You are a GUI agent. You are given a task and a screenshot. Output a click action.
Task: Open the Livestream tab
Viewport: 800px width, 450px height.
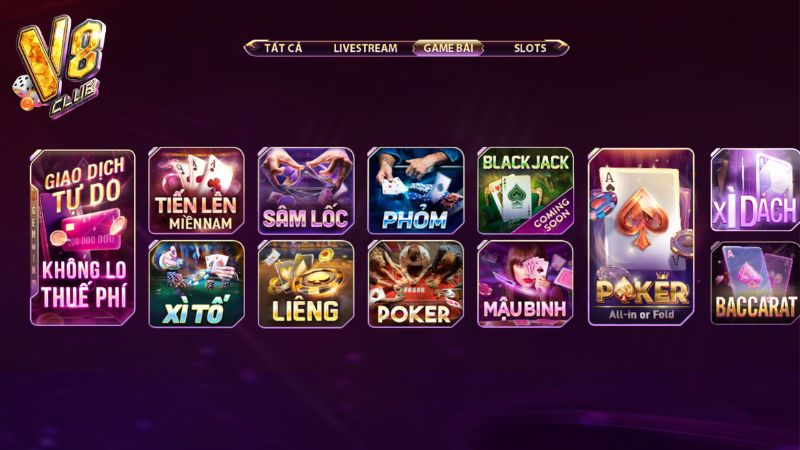click(365, 48)
